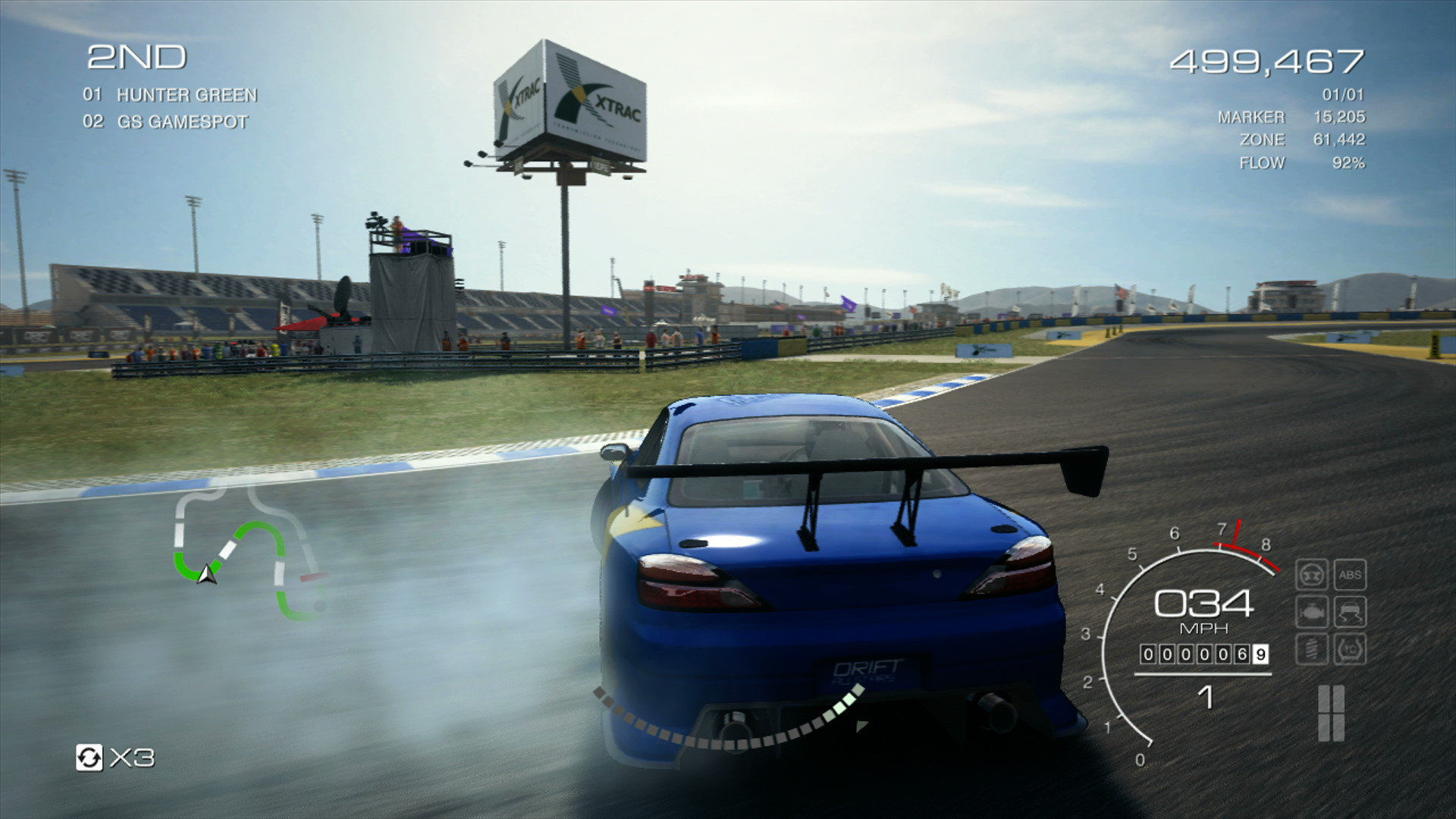This screenshot has width=1456, height=819.
Task: Click the TC tyre traction control icon
Action: click(1350, 649)
